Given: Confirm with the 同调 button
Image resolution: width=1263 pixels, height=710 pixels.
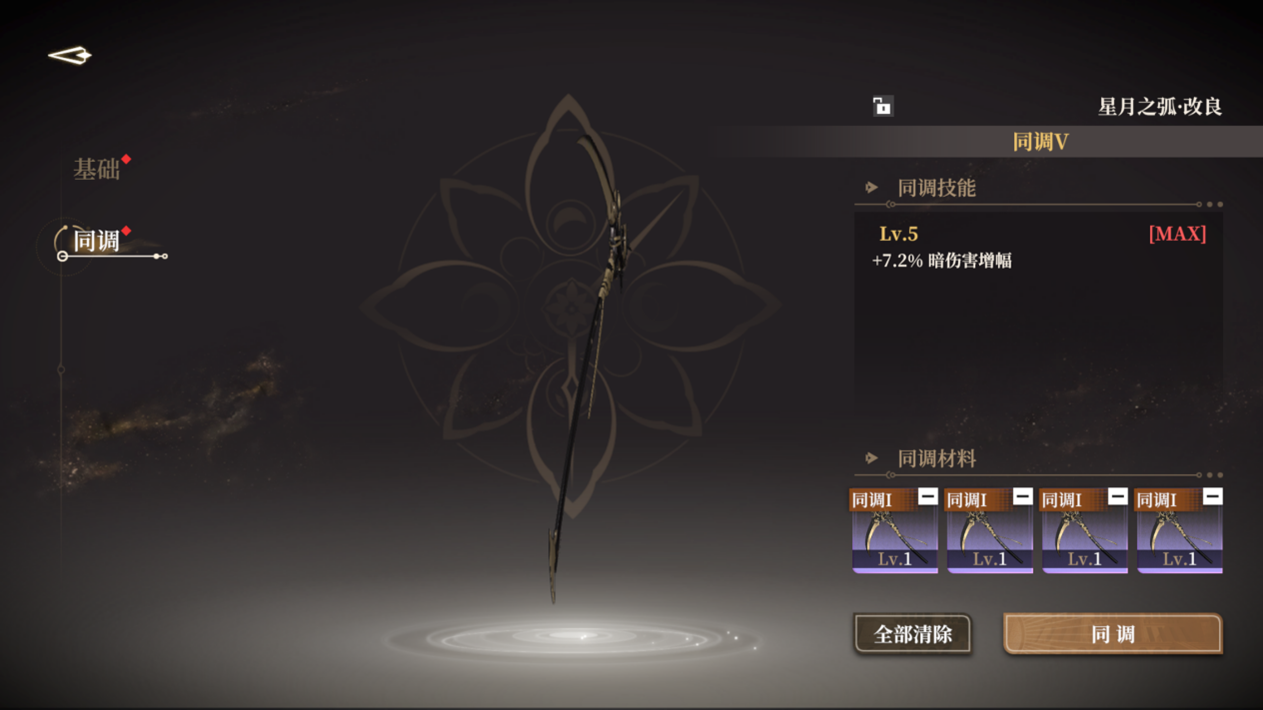Looking at the screenshot, I should pos(1112,634).
